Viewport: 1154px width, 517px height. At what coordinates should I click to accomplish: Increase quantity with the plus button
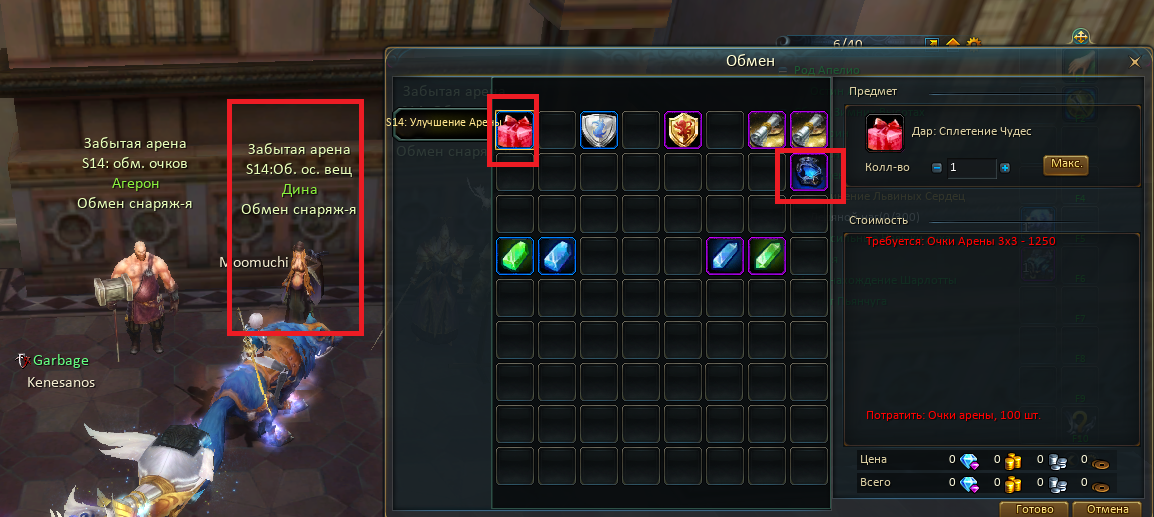pos(1005,168)
